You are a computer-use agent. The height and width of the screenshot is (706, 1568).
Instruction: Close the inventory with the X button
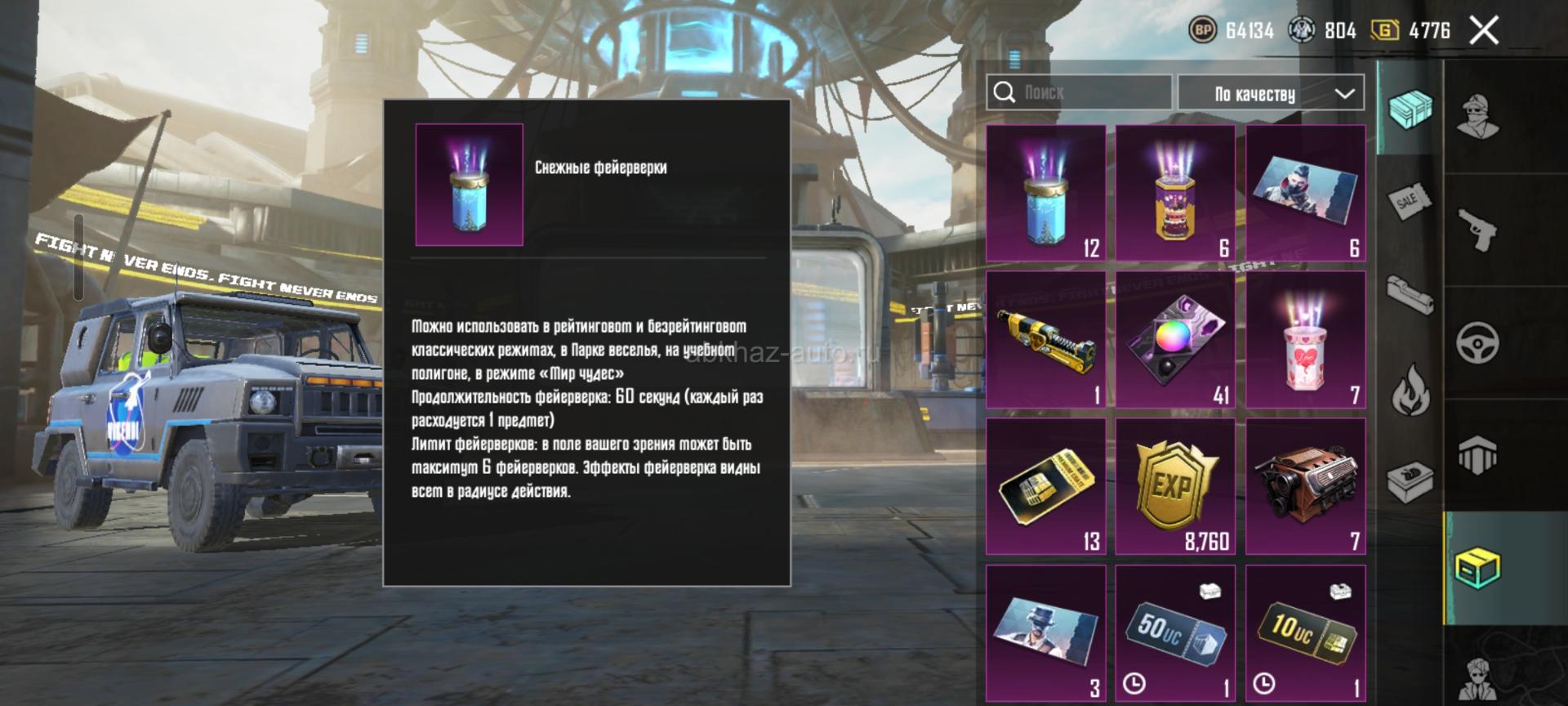pos(1484,31)
